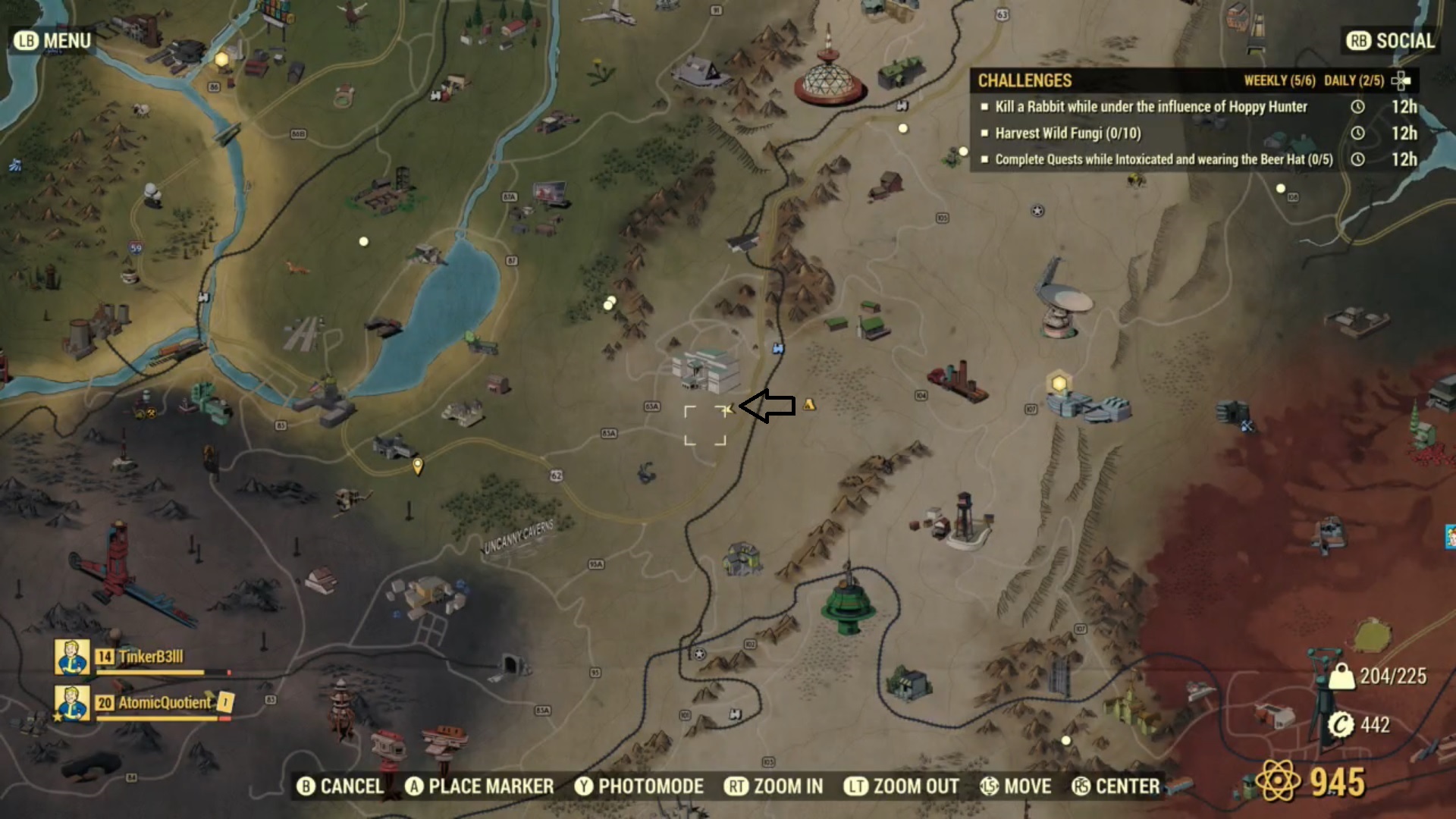
Task: Check the Beer Hat quests challenge box
Action: coord(984,160)
